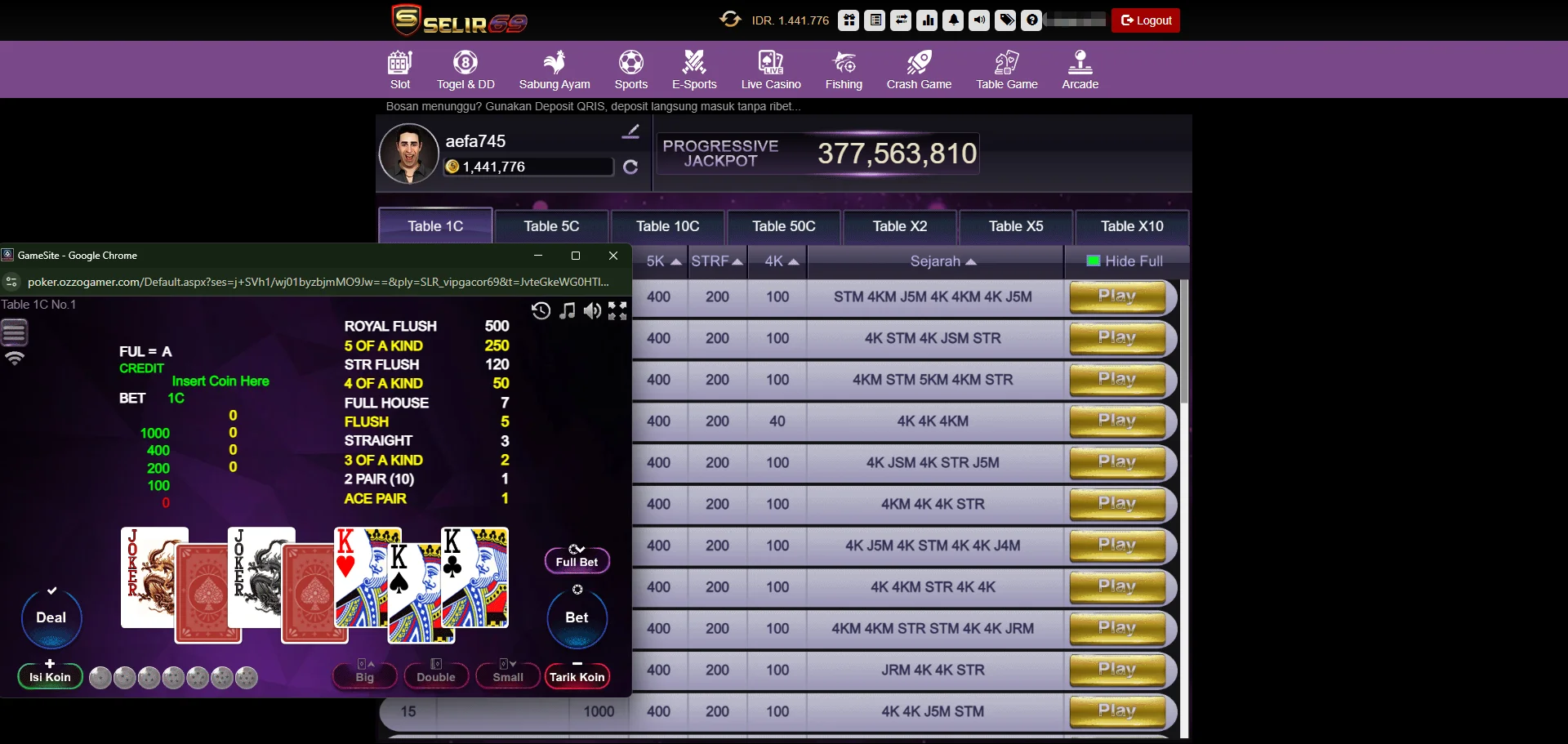Sort the 5K column

point(662,261)
